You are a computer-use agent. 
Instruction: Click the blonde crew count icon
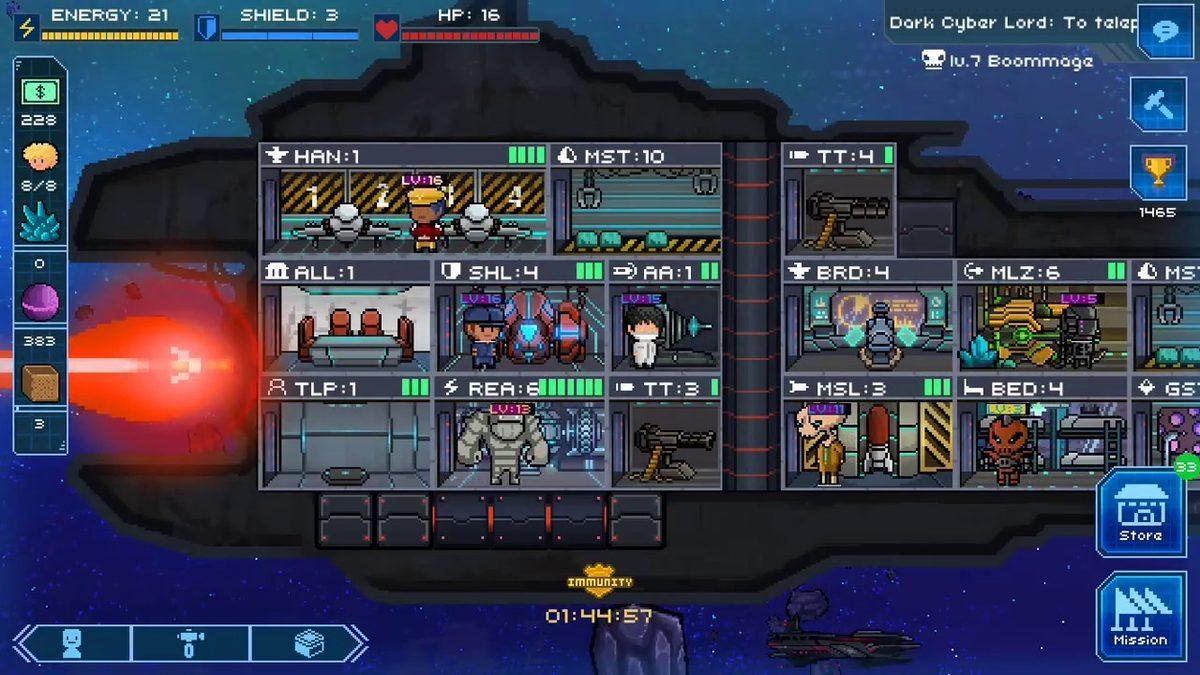pyautogui.click(x=41, y=157)
